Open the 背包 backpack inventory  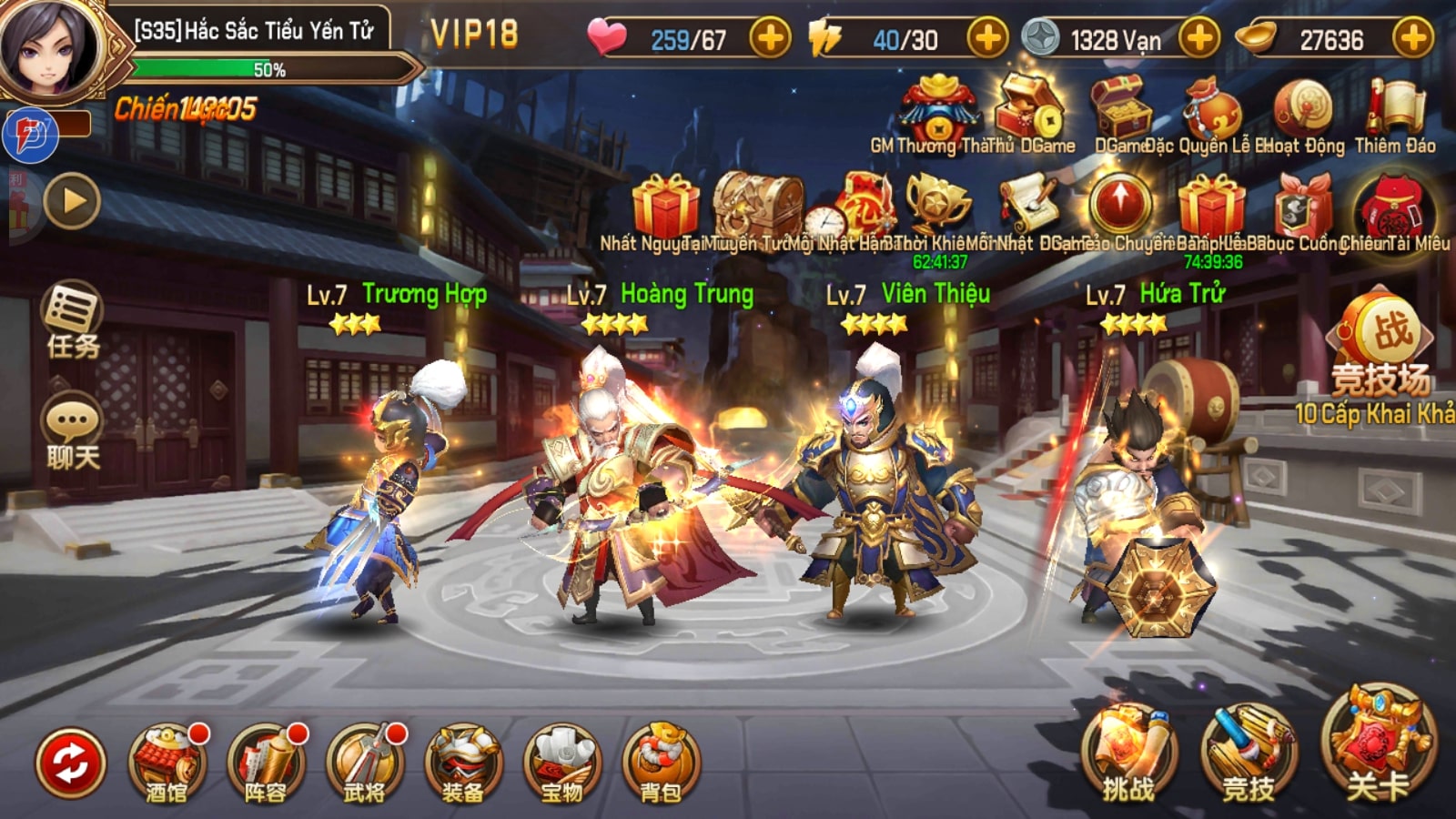661,764
